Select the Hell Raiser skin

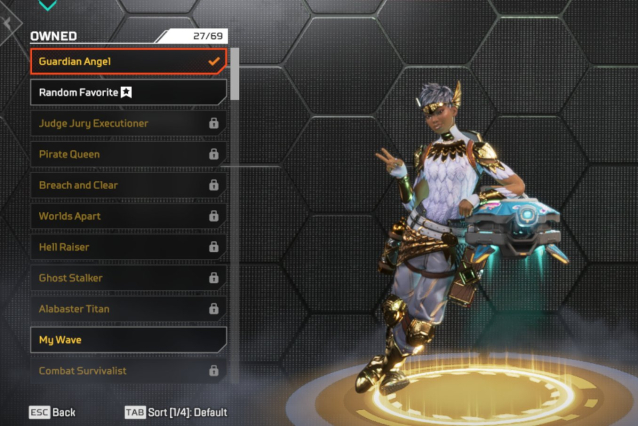click(x=128, y=247)
